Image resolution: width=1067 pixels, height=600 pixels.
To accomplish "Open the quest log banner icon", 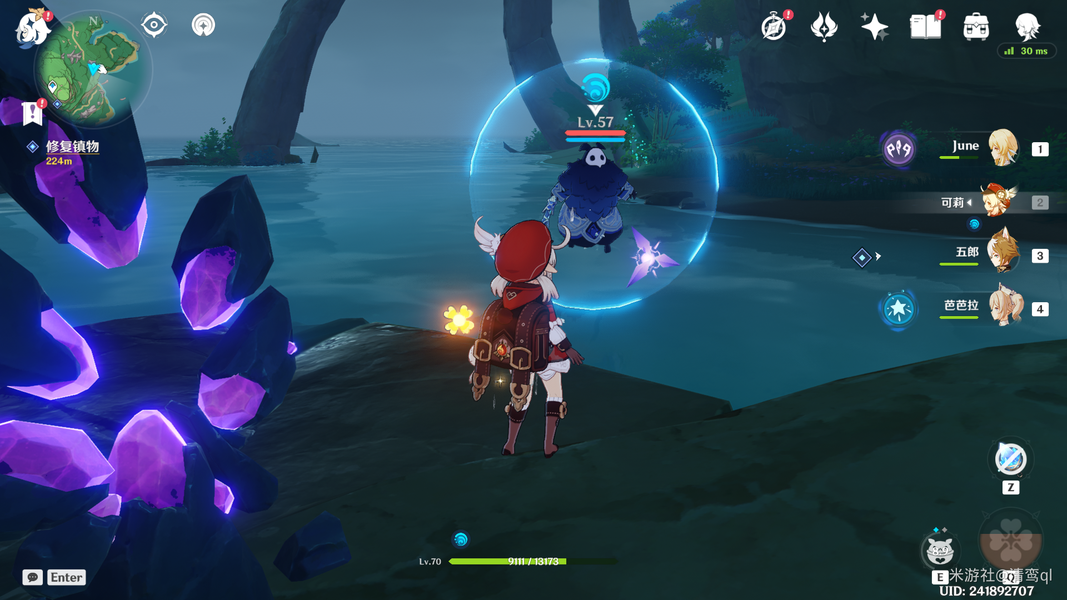I will [32, 113].
